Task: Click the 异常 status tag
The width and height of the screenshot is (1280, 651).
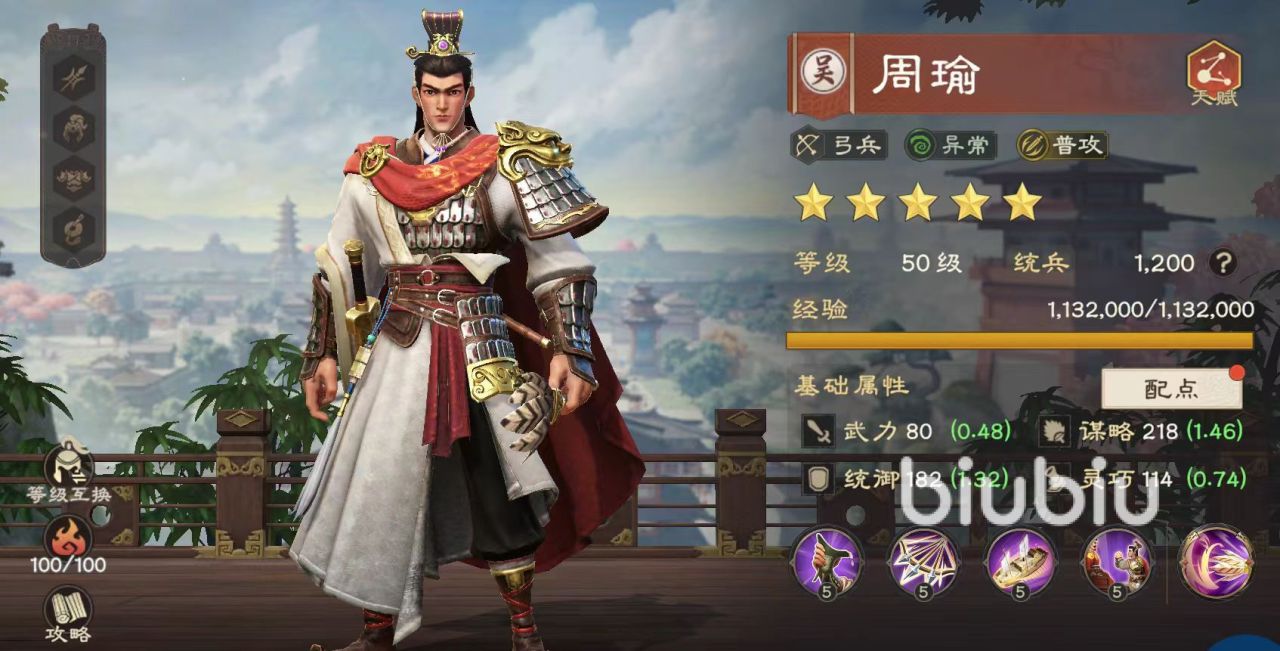Action: [950, 146]
